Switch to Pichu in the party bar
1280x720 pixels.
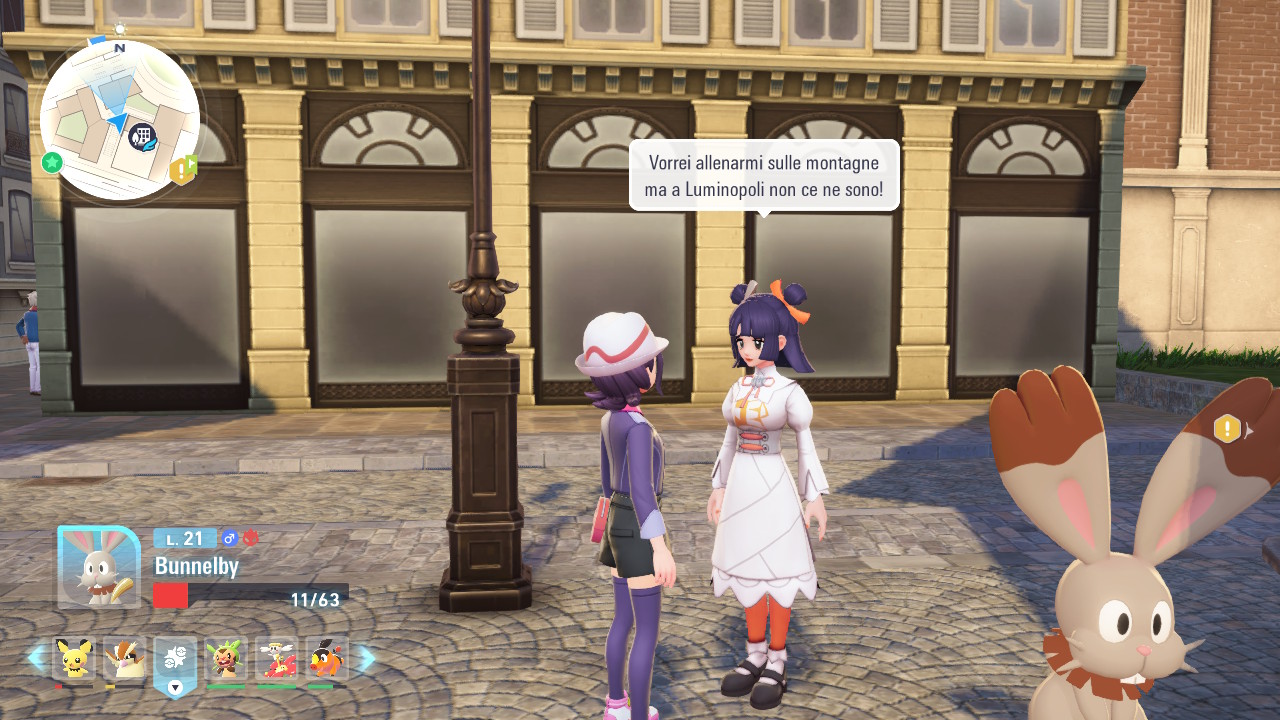[x=73, y=658]
